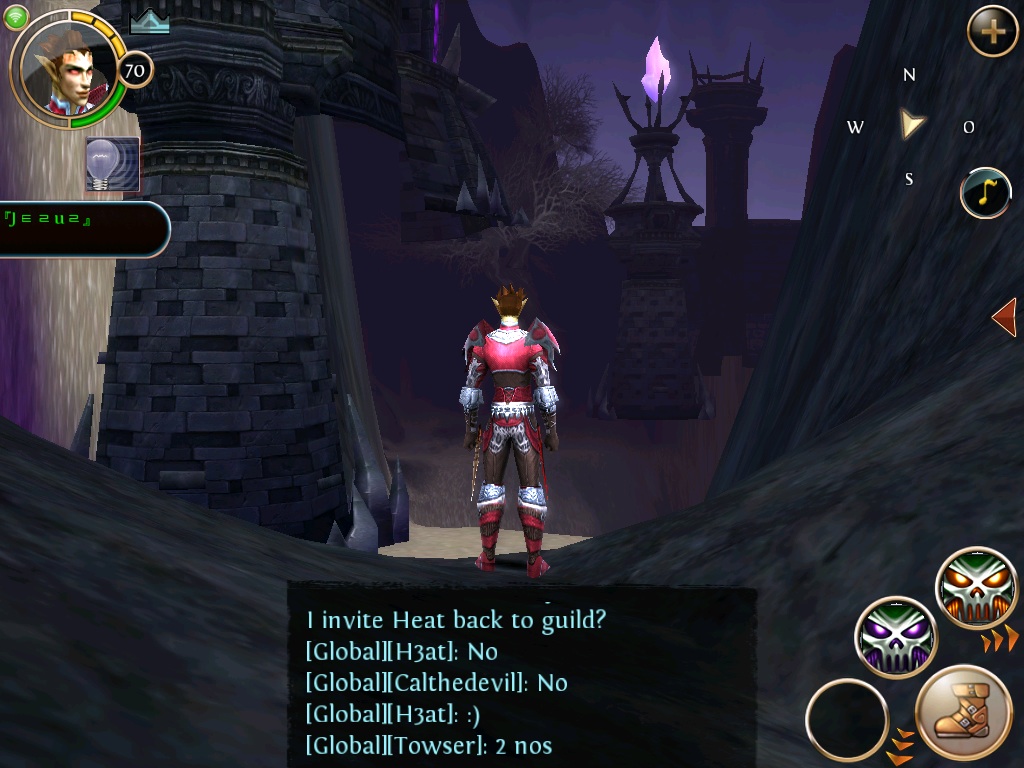Screen dimensions: 1024x768
Task: Expand the red arrow side panel
Action: coord(1004,318)
